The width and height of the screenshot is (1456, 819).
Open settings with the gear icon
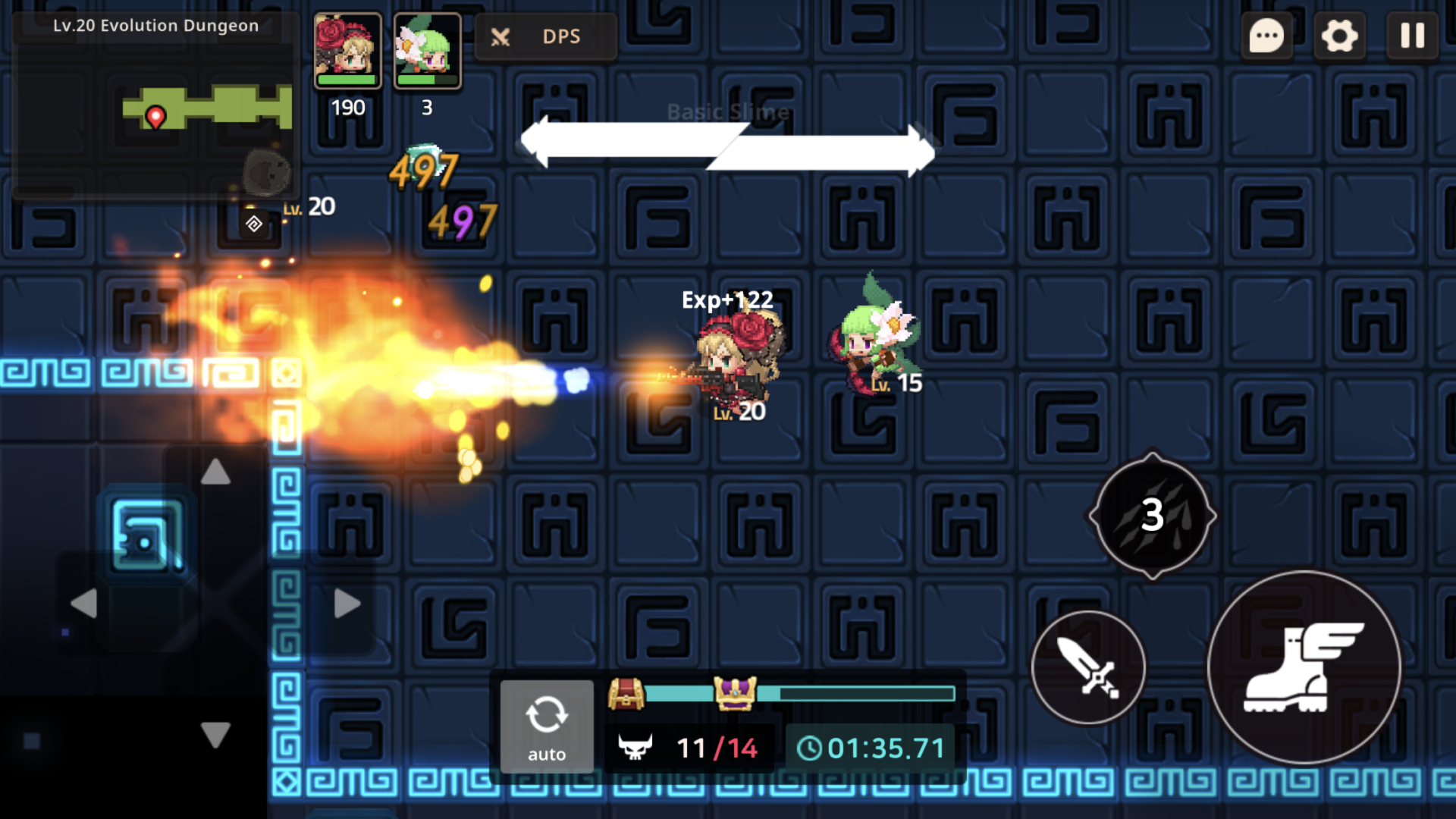(1339, 36)
